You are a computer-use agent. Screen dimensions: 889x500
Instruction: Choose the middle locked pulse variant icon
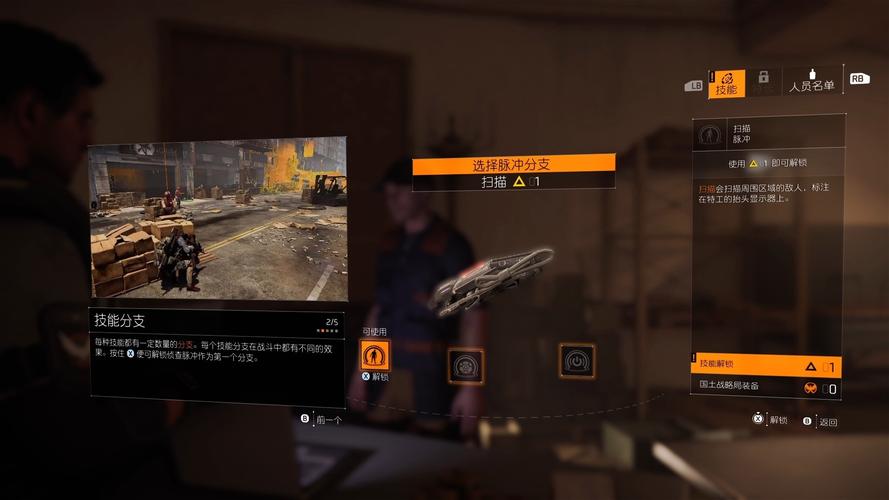[465, 365]
